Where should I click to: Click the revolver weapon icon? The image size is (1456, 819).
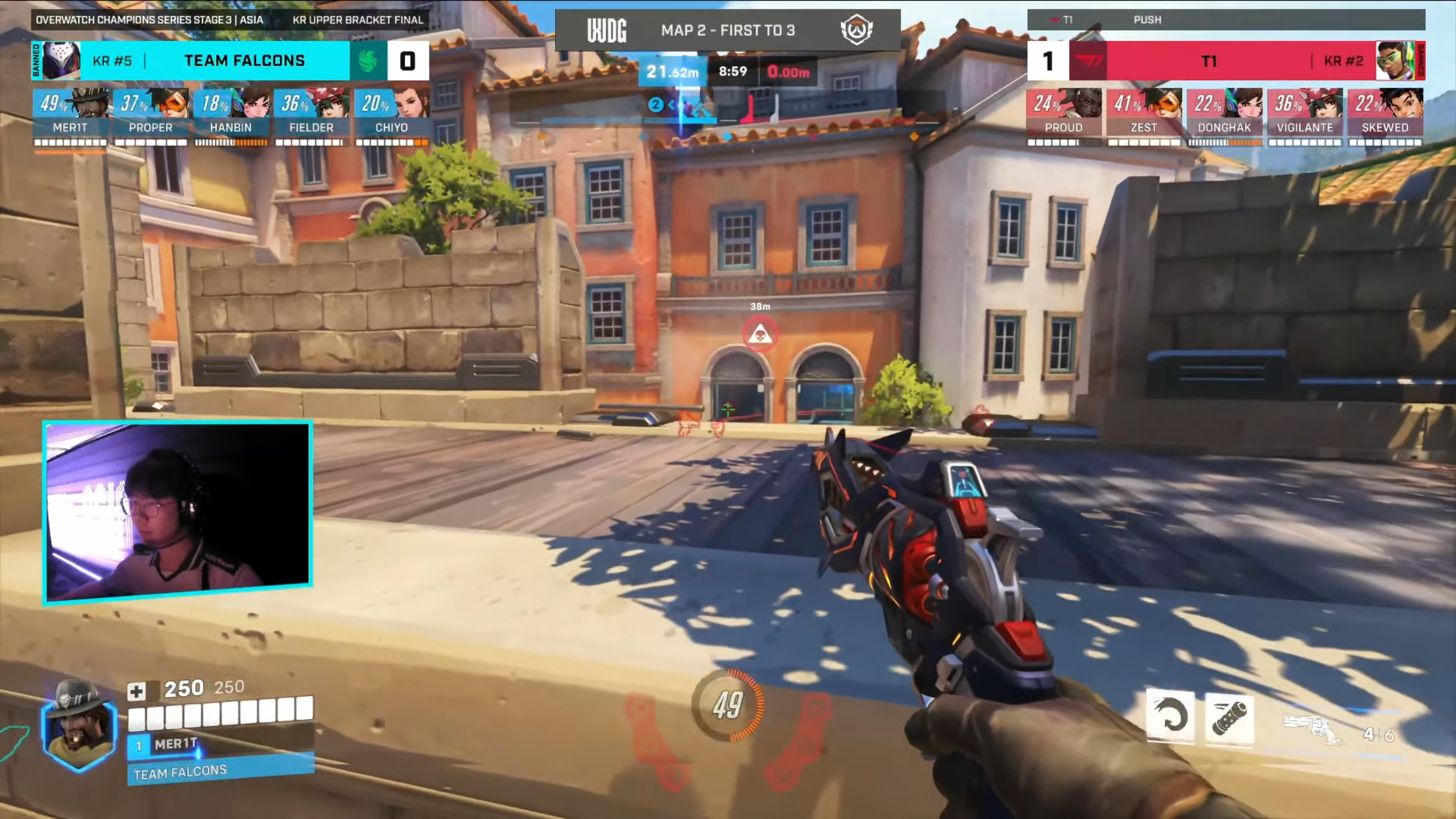(x=1313, y=729)
